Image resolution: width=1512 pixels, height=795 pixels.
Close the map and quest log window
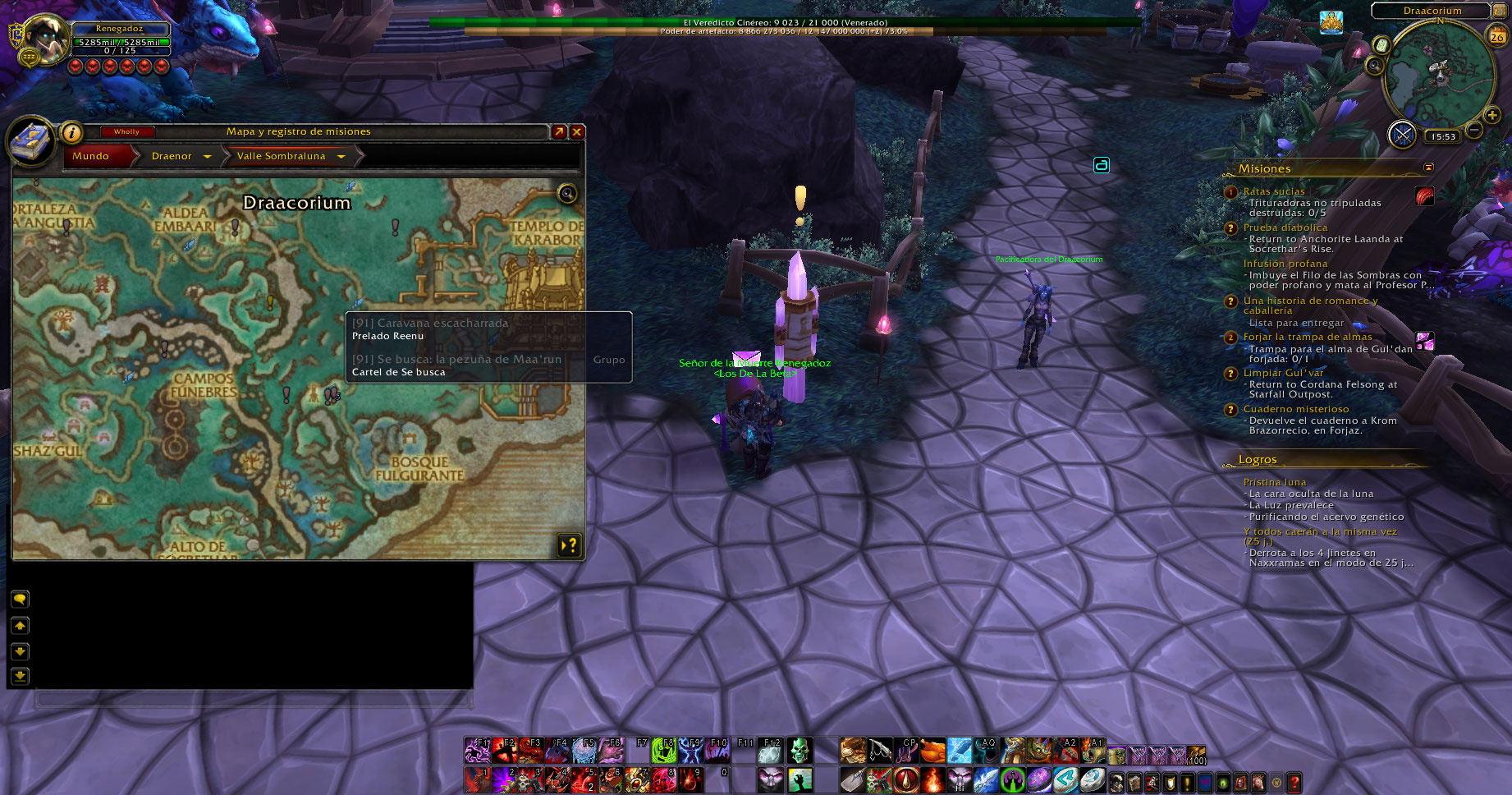pos(577,132)
